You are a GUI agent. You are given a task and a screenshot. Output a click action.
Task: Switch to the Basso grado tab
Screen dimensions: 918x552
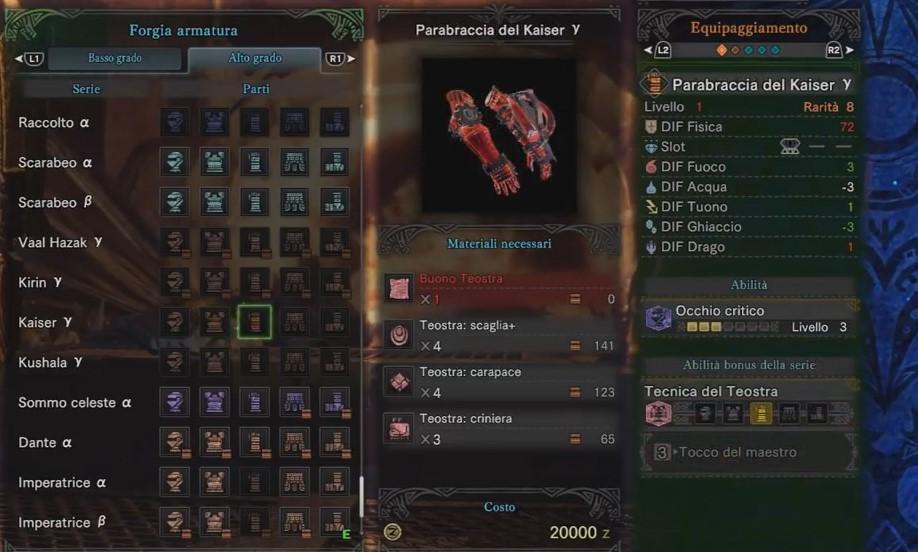tap(114, 58)
